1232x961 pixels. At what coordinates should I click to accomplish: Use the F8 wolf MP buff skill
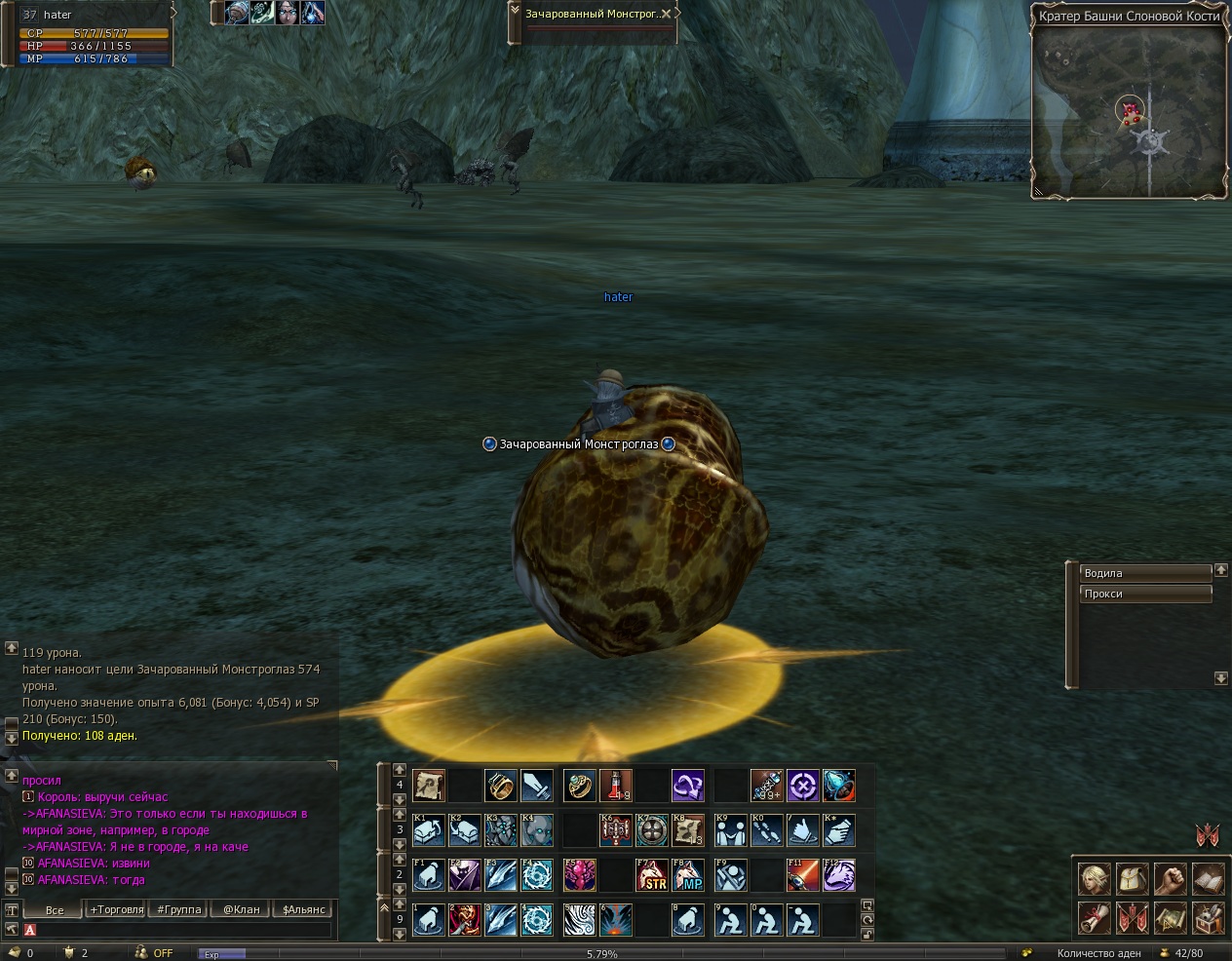click(x=688, y=875)
